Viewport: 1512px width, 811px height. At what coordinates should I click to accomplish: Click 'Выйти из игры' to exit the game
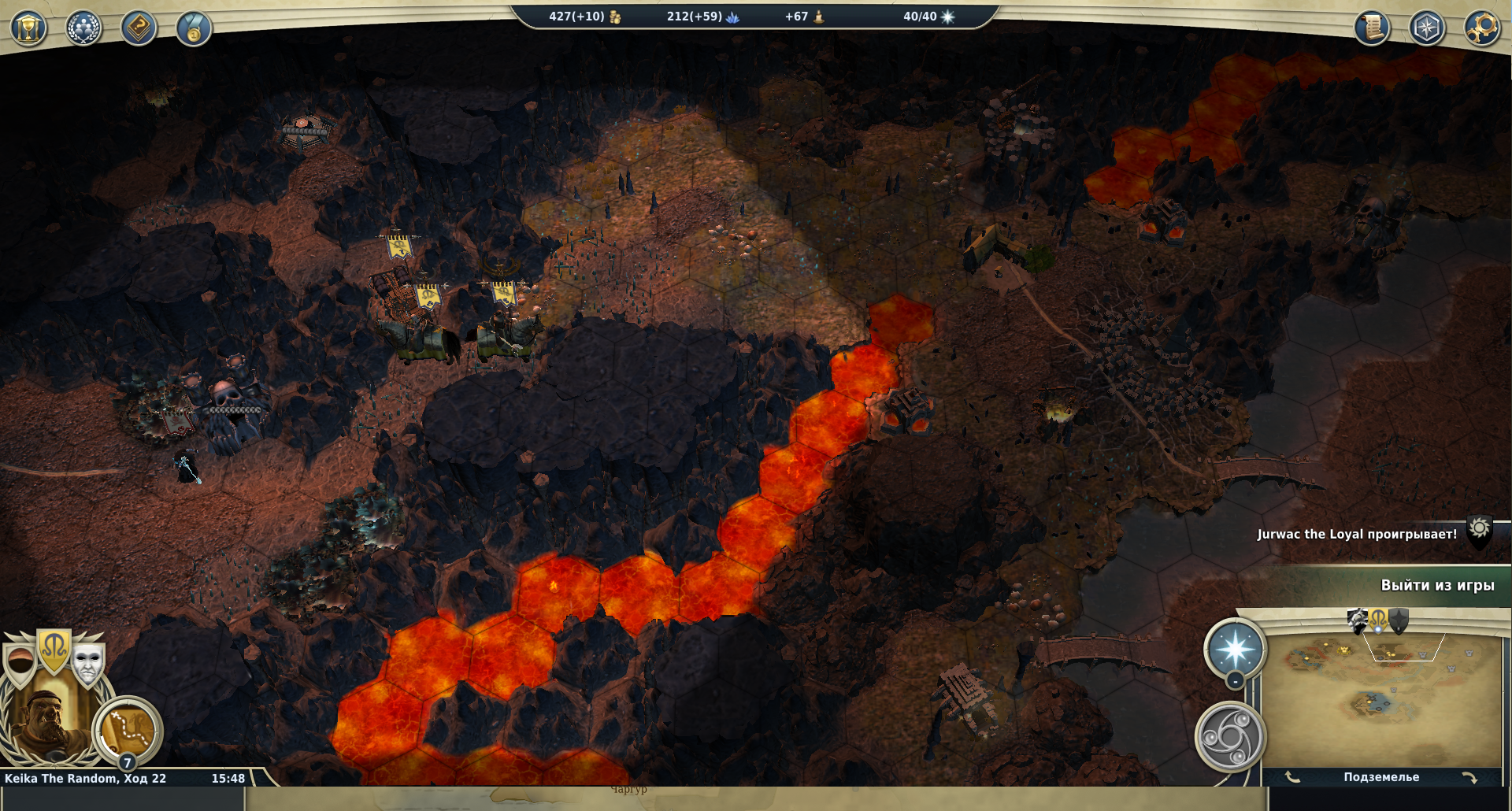click(x=1437, y=585)
